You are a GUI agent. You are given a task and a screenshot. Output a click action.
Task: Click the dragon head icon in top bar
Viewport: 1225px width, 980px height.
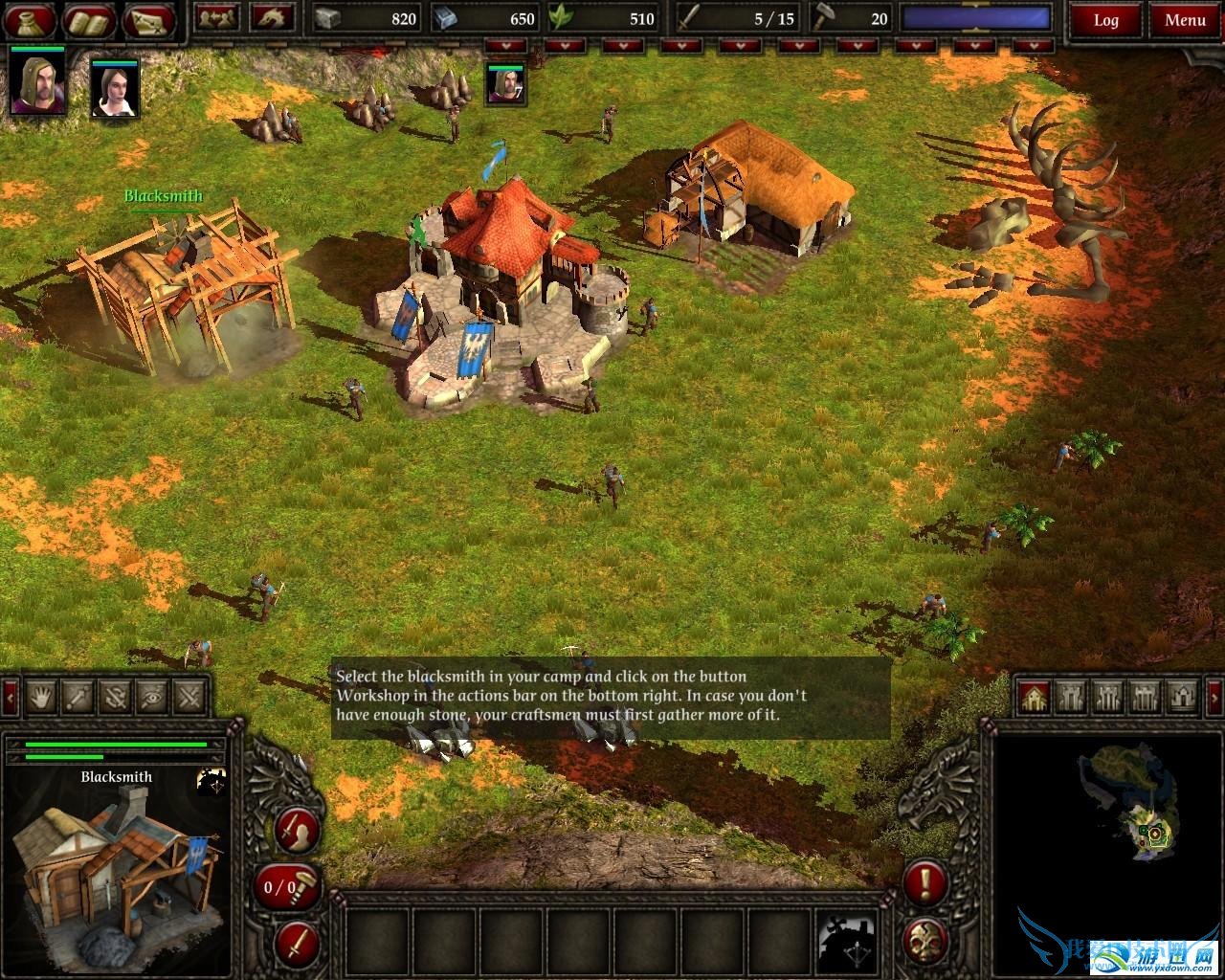[272, 18]
